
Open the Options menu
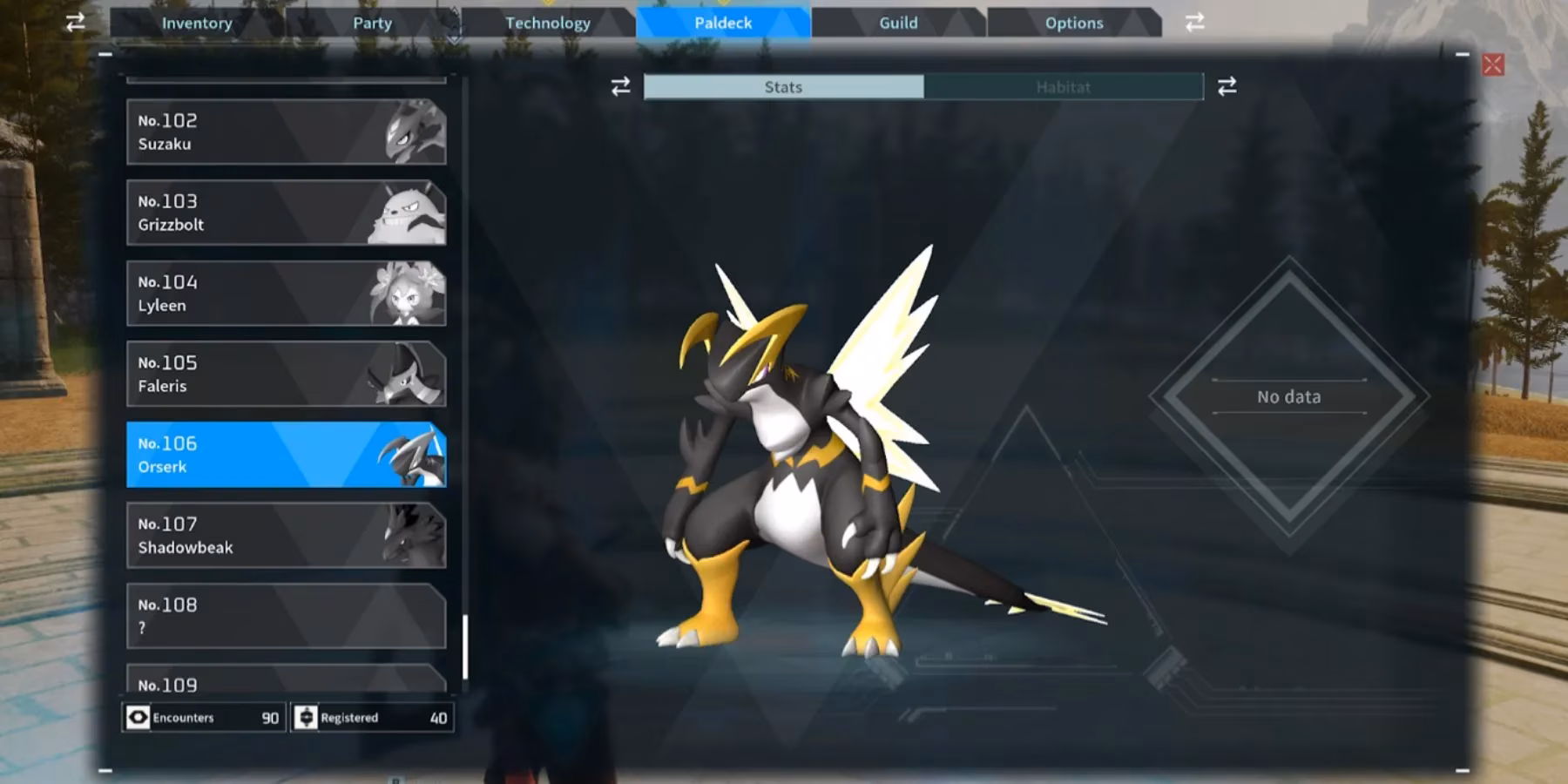[1073, 23]
